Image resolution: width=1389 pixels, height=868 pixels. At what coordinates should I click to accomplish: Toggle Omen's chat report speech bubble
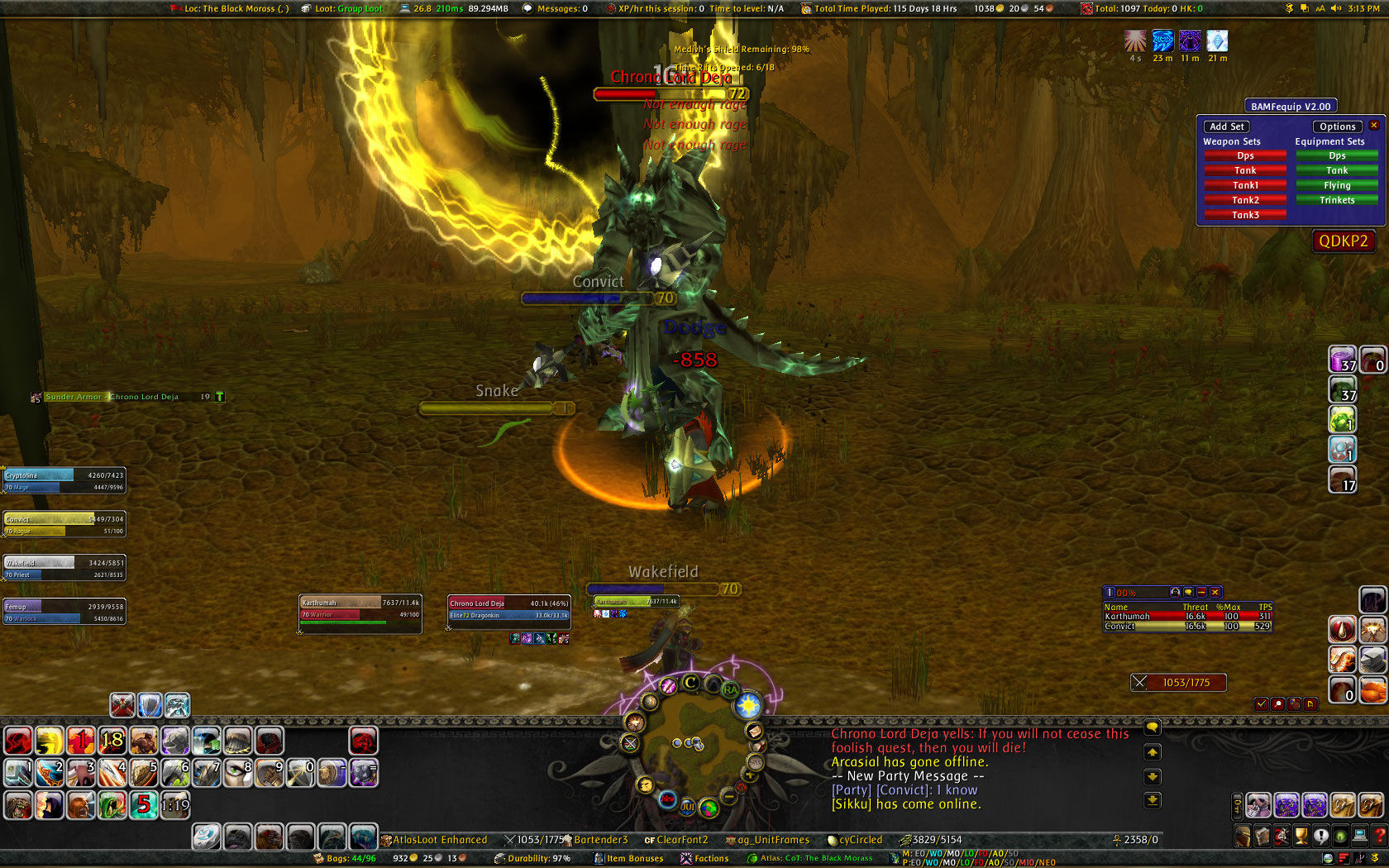point(1188,592)
